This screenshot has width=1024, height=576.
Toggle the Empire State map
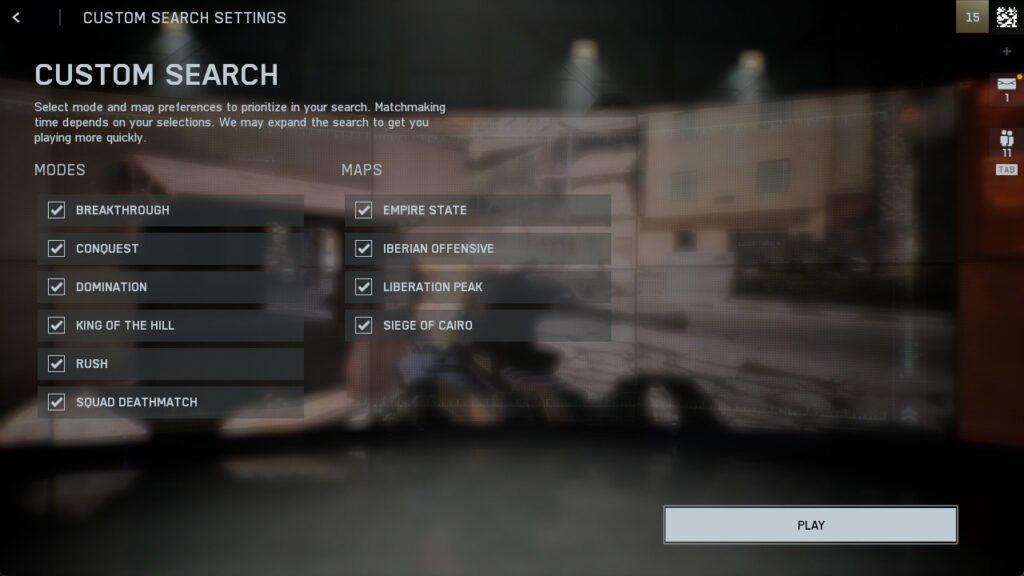pyautogui.click(x=364, y=210)
